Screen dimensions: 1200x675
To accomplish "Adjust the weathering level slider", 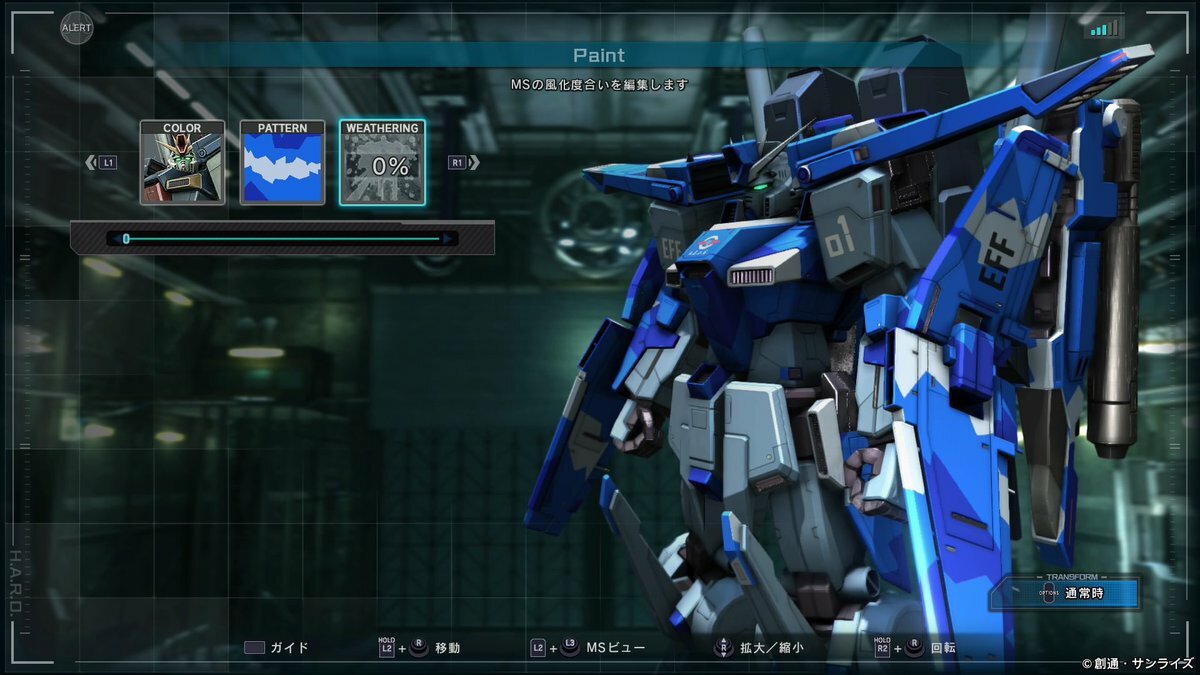I will point(126,239).
